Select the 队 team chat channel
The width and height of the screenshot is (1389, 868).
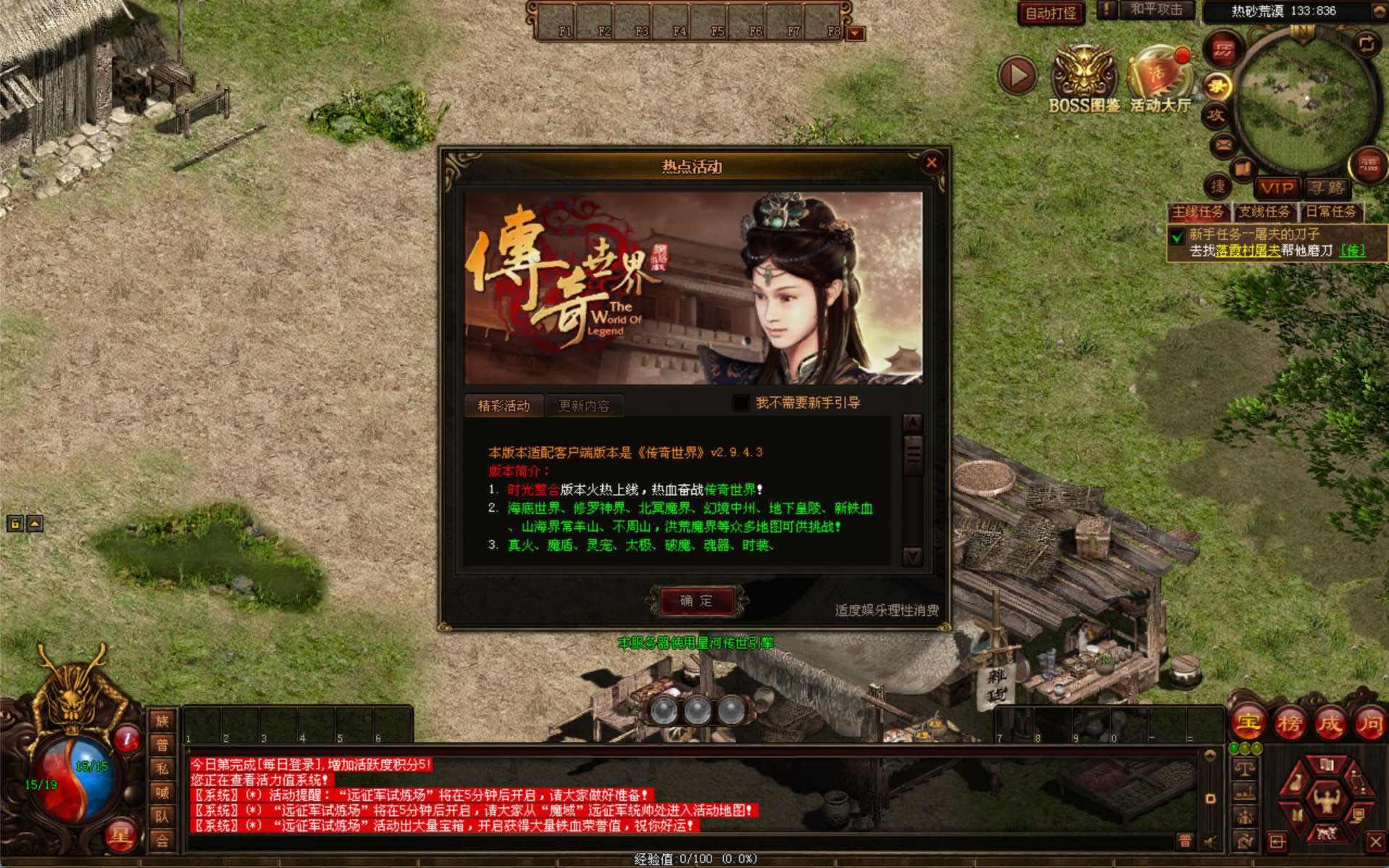[162, 817]
